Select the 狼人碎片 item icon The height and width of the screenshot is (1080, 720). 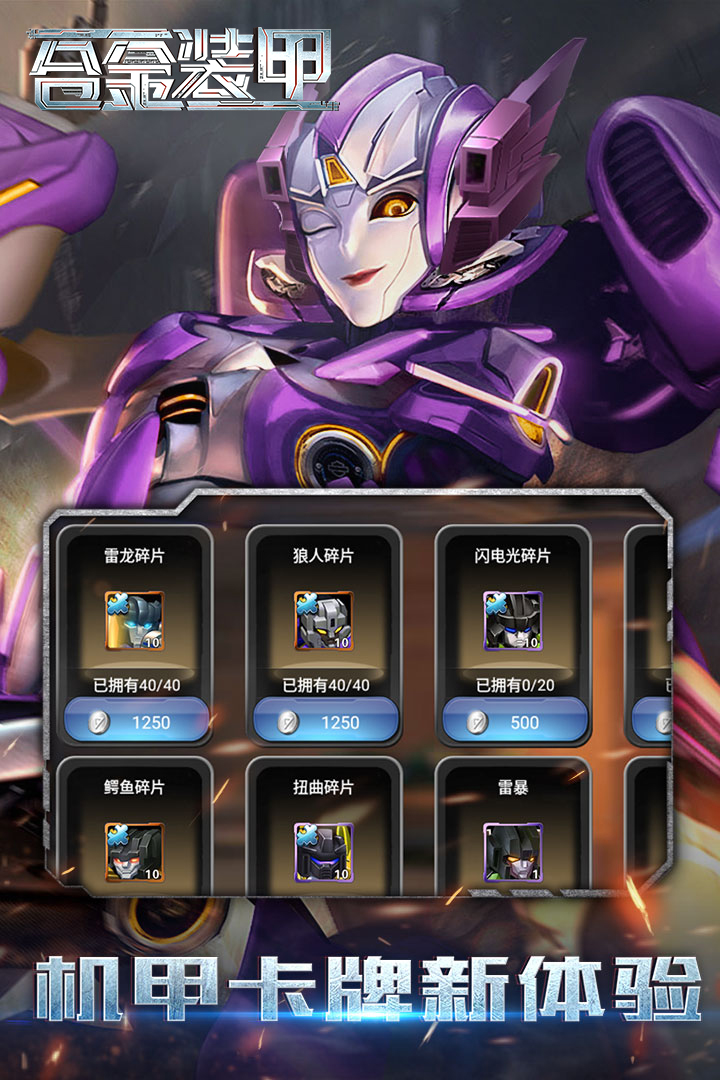pyautogui.click(x=324, y=621)
